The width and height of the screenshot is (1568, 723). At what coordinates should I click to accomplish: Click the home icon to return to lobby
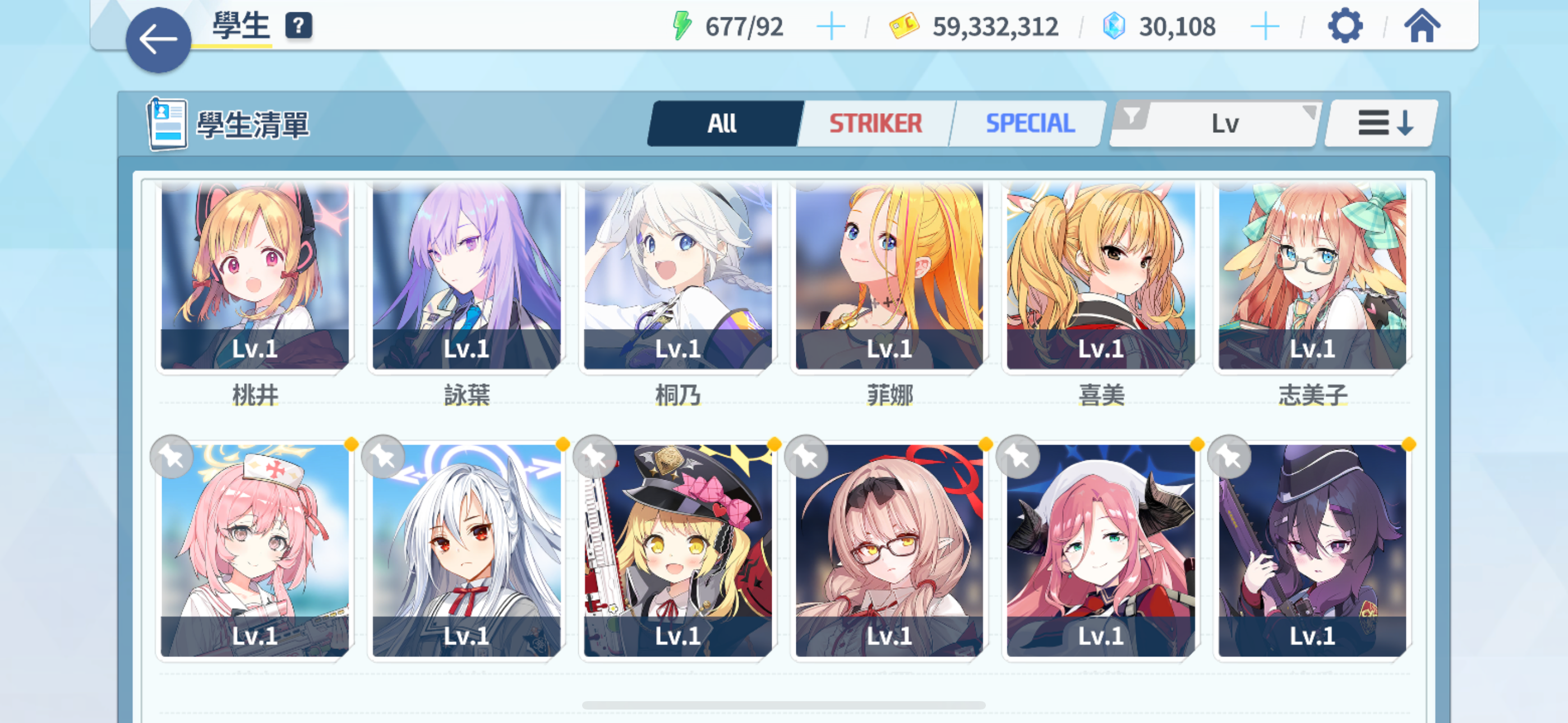click(1425, 26)
